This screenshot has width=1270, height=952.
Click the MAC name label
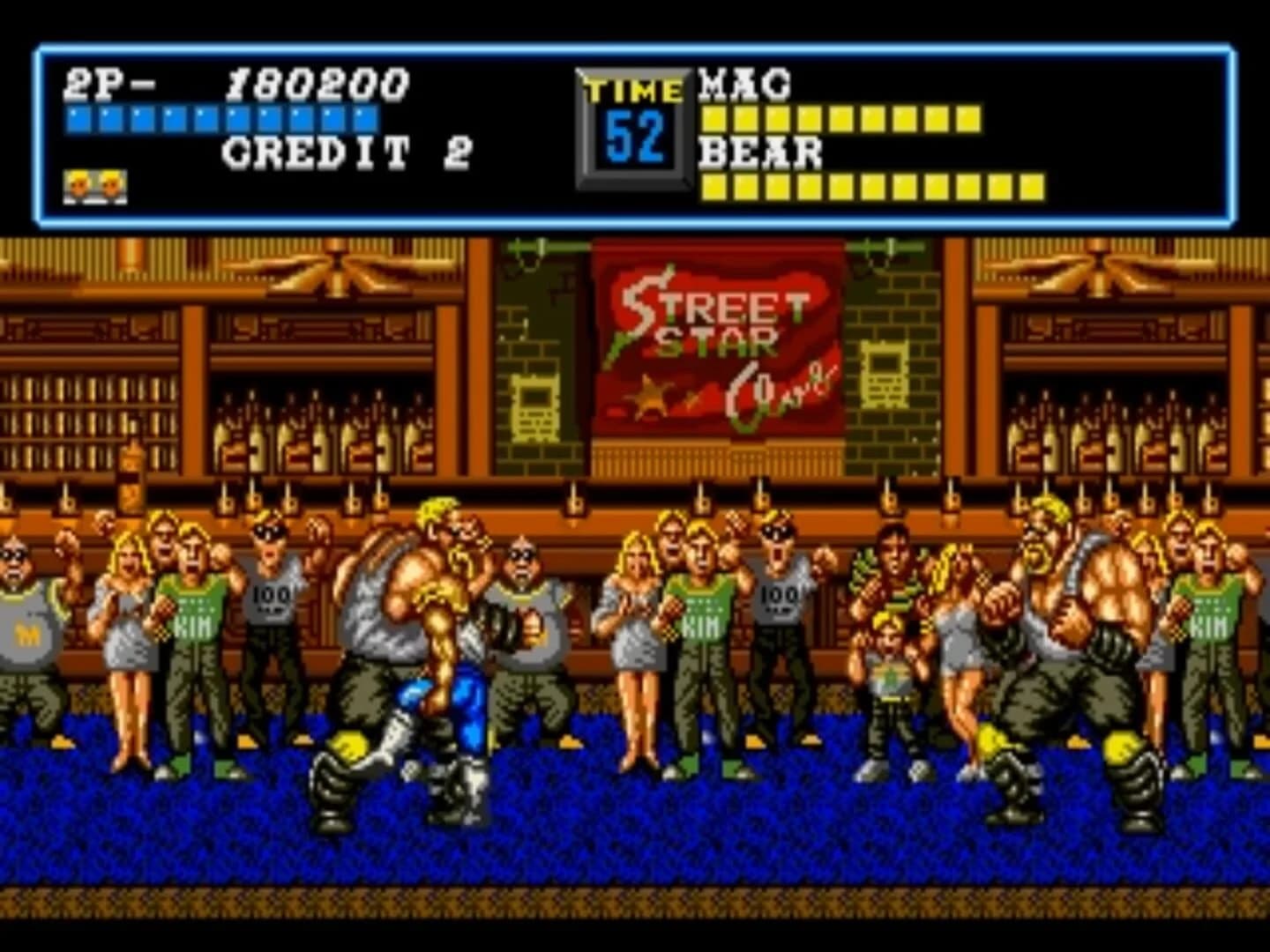coord(745,84)
